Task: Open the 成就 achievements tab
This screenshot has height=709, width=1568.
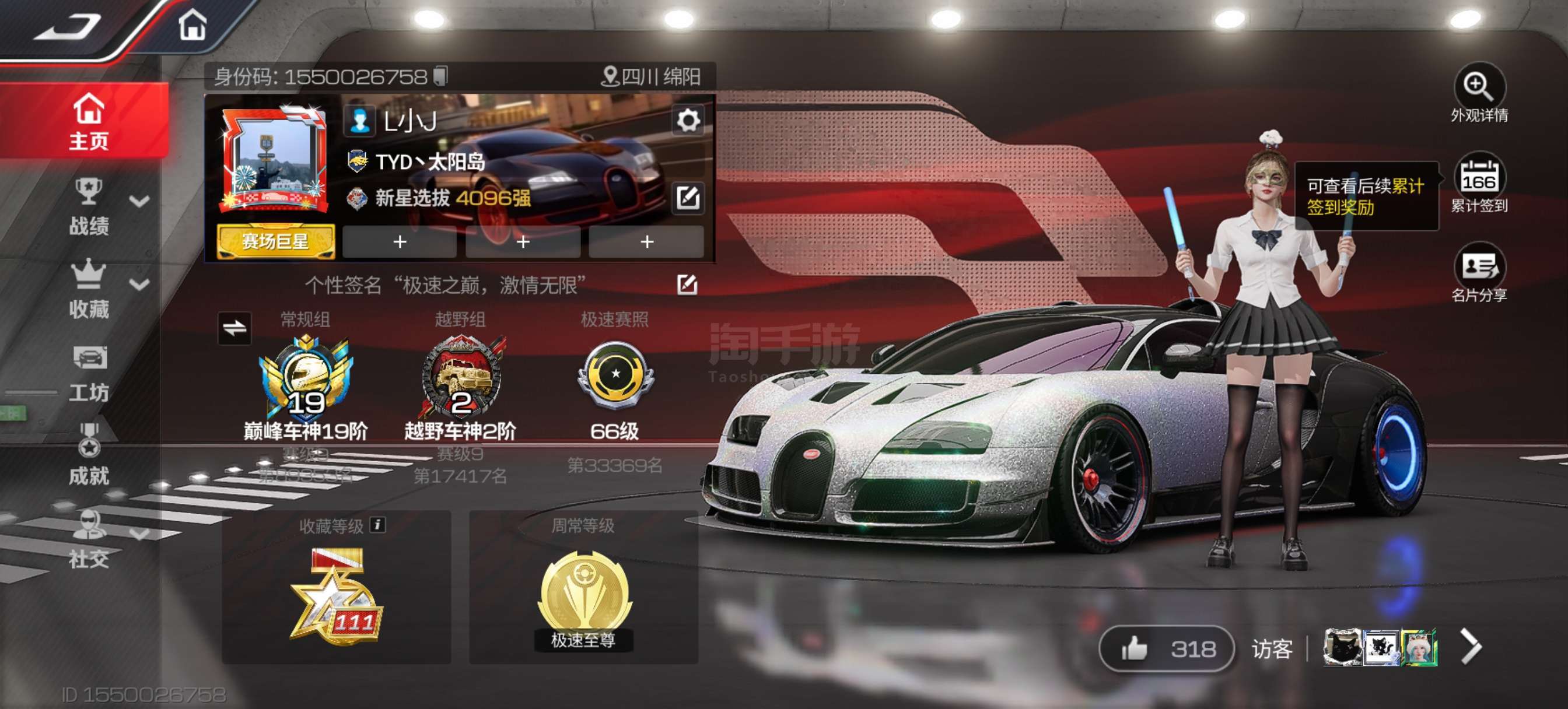Action: pyautogui.click(x=89, y=457)
